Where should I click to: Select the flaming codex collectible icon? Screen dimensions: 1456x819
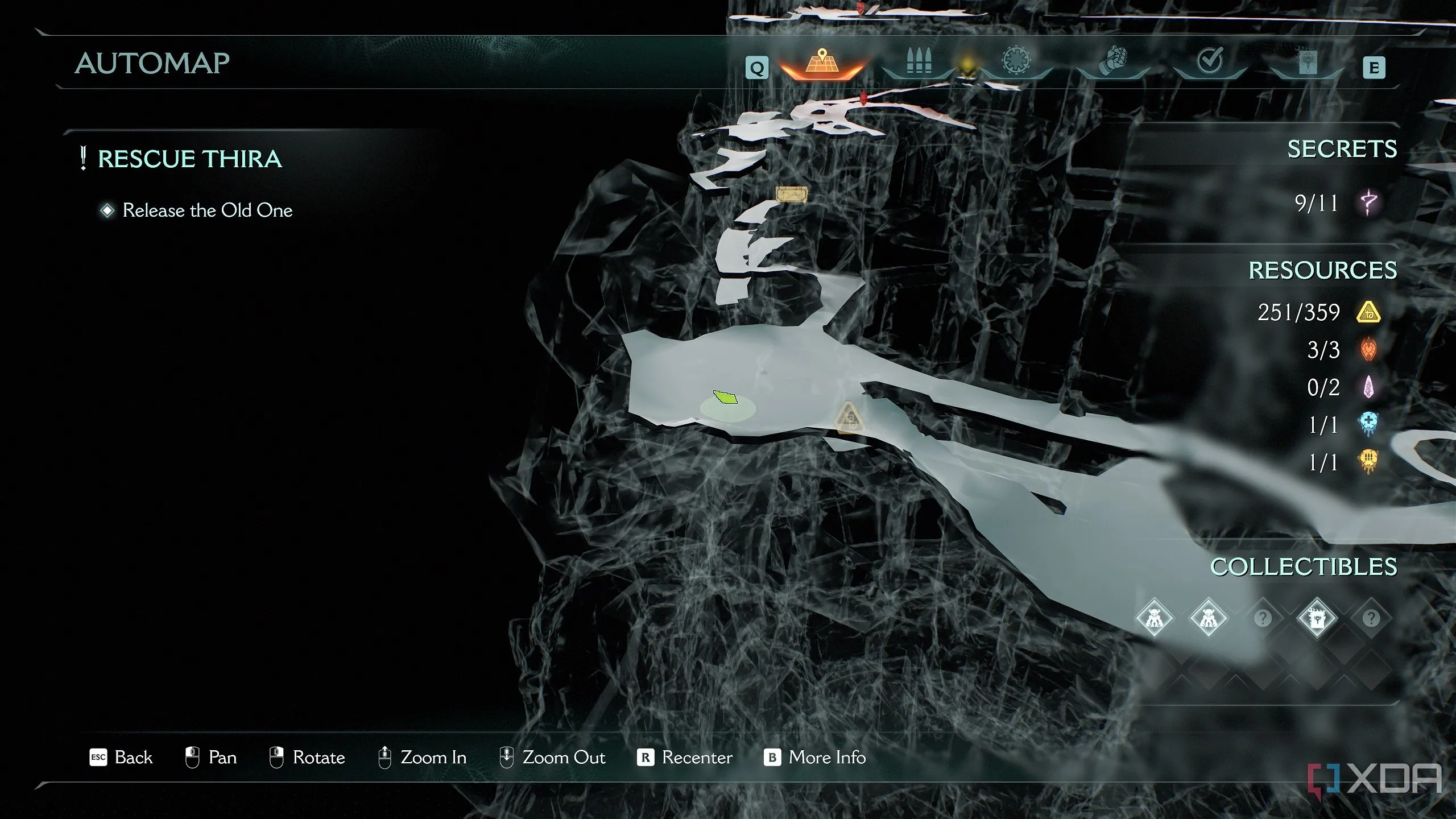click(x=1317, y=618)
